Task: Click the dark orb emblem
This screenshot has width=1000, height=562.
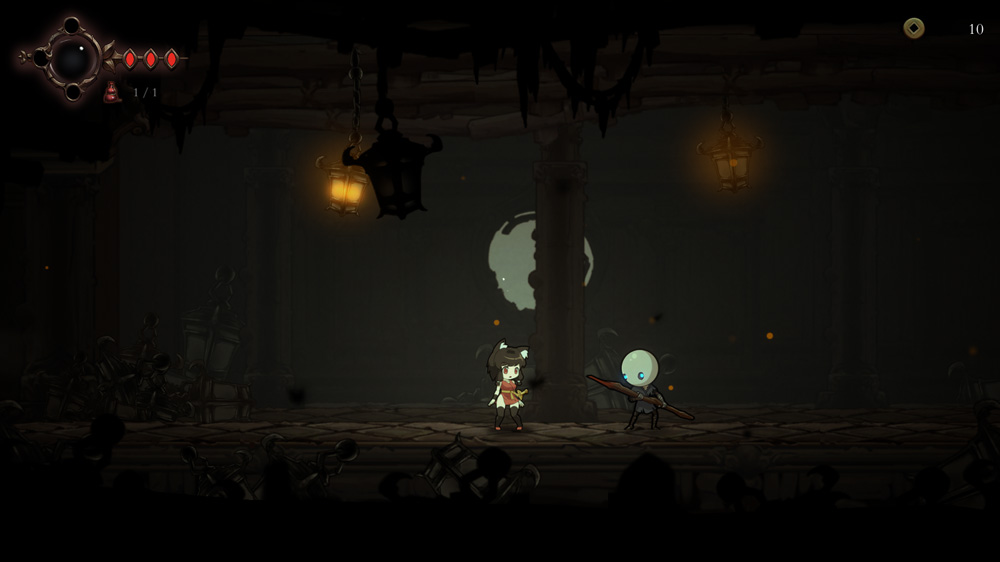Action: pyautogui.click(x=72, y=59)
